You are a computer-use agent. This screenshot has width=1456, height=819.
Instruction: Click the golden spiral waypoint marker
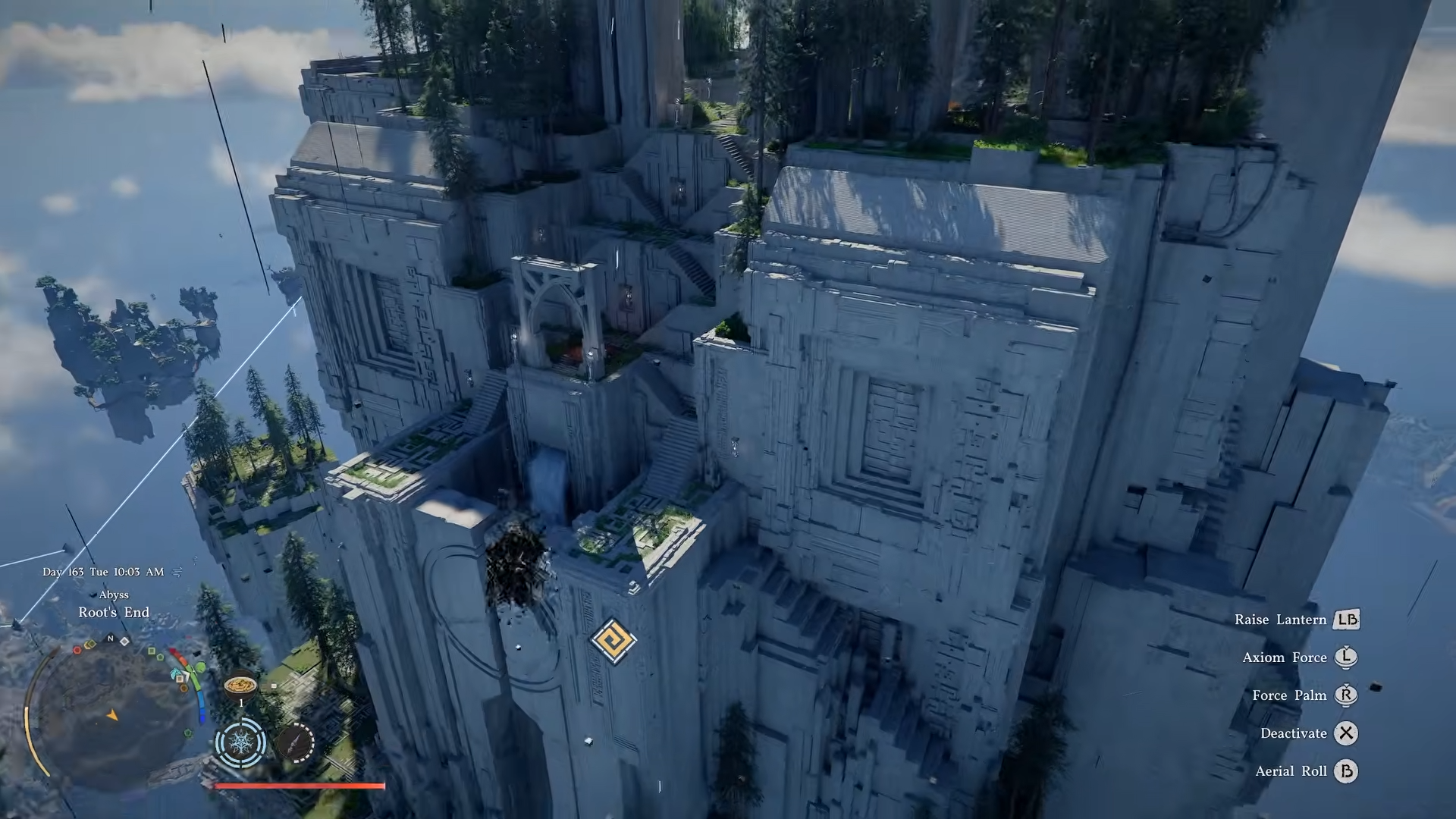613,641
